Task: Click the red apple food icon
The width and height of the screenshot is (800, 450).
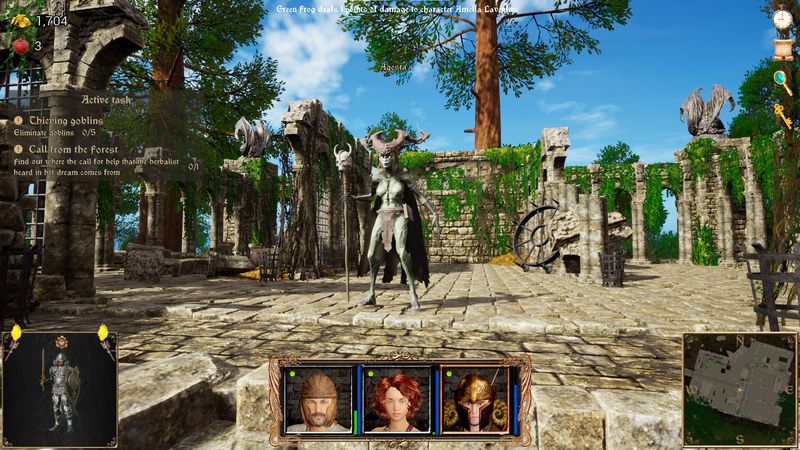Action: point(20,45)
